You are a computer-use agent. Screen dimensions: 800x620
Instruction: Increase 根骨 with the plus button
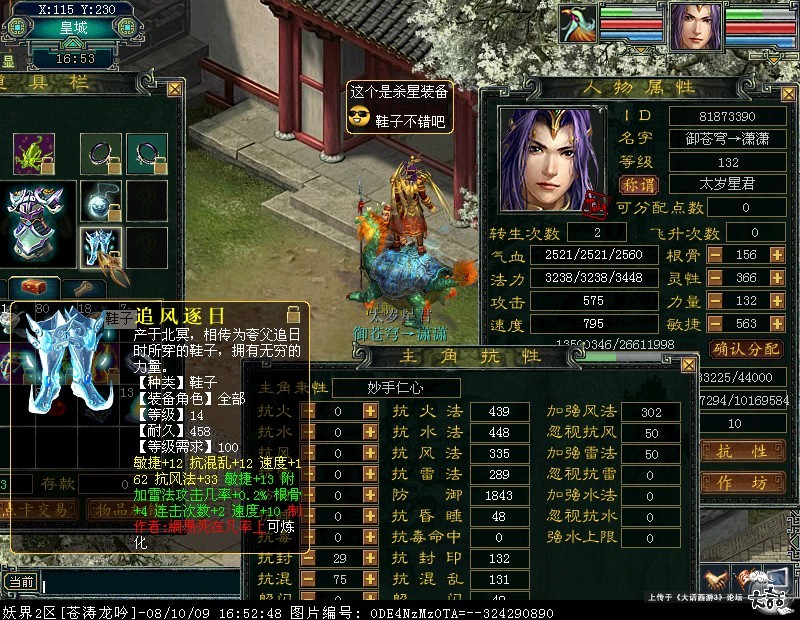[x=777, y=255]
